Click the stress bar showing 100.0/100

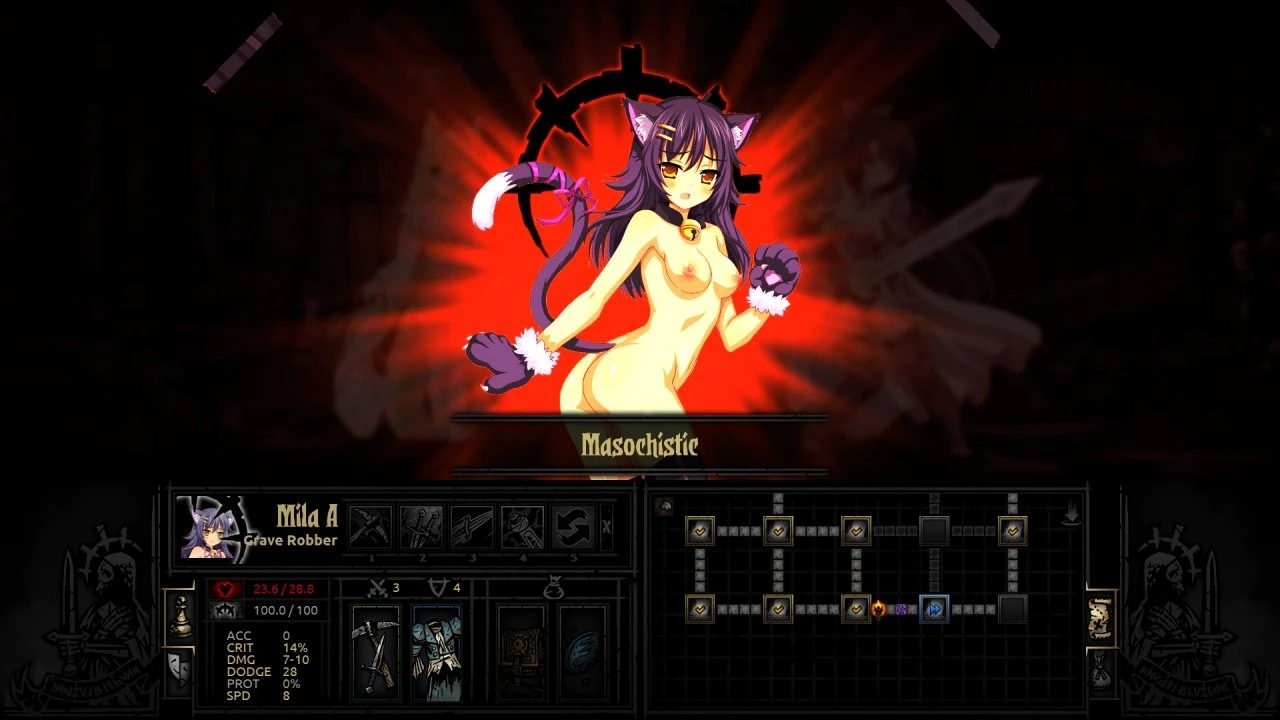[284, 611]
